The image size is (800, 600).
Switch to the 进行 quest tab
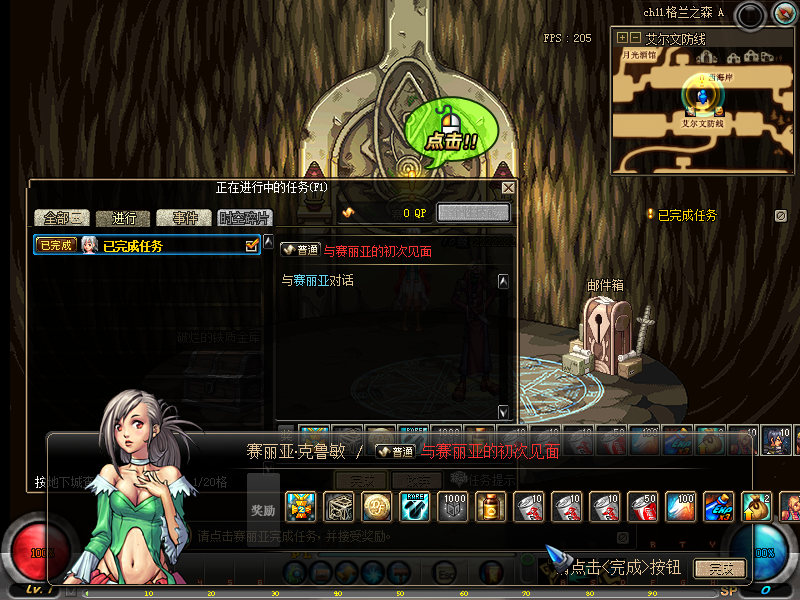[124, 218]
